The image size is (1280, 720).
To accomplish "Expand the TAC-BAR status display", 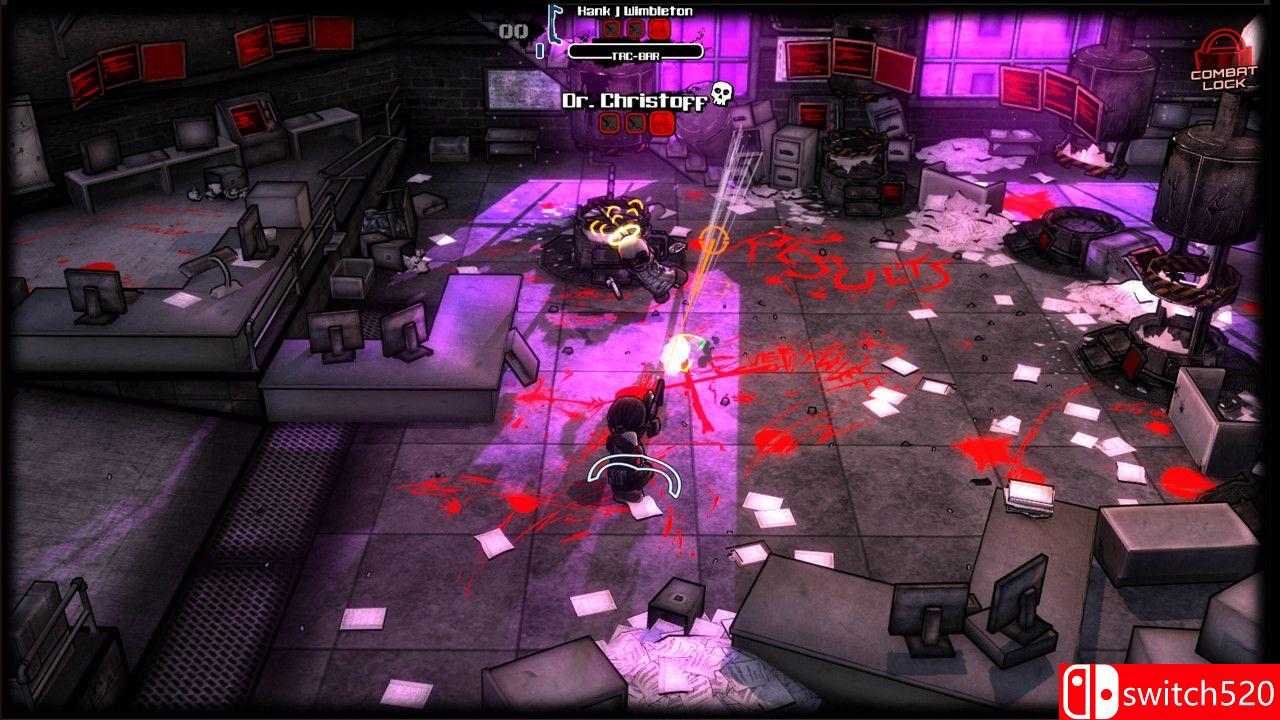I will tap(635, 53).
